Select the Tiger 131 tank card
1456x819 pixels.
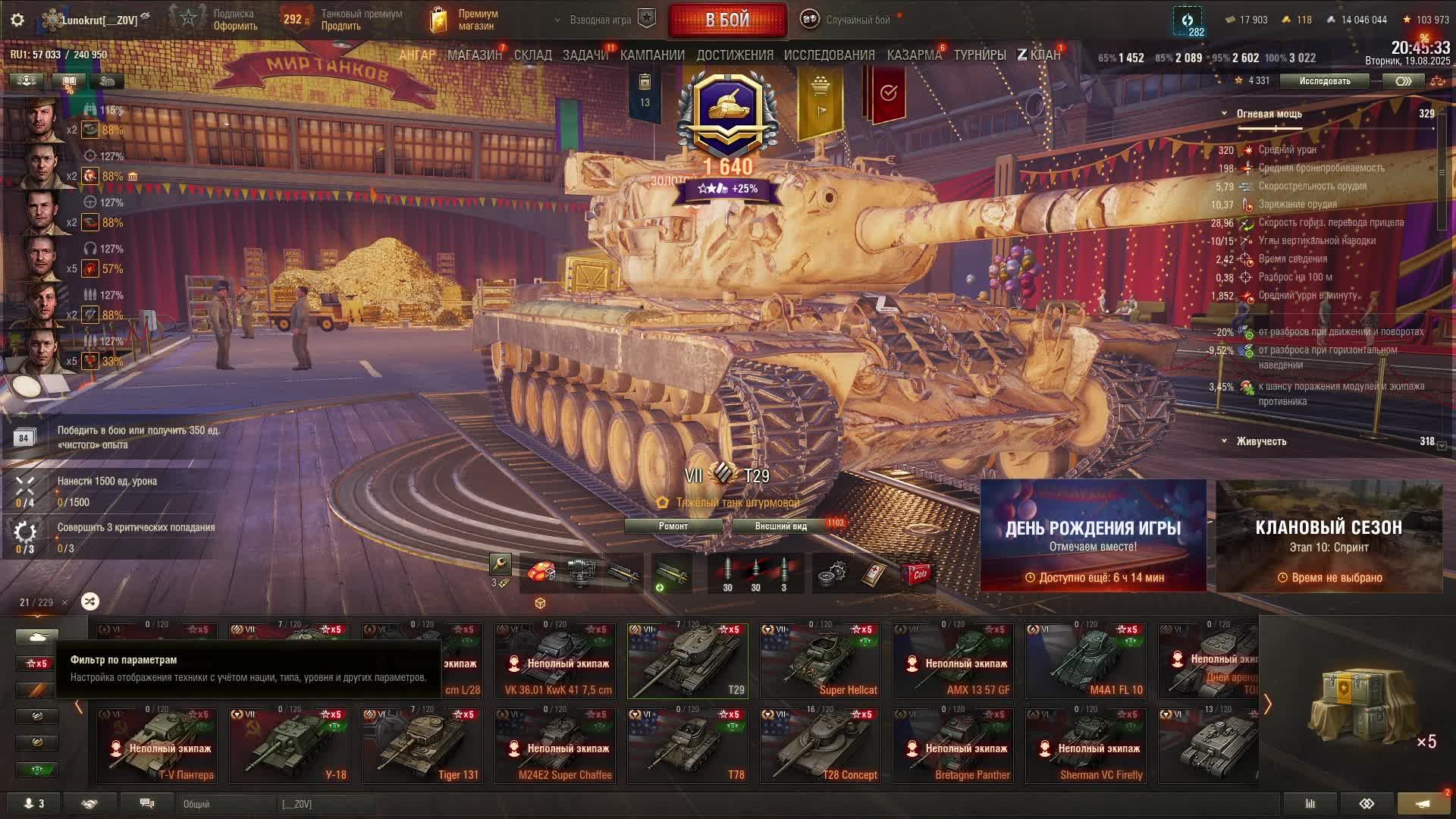(422, 745)
